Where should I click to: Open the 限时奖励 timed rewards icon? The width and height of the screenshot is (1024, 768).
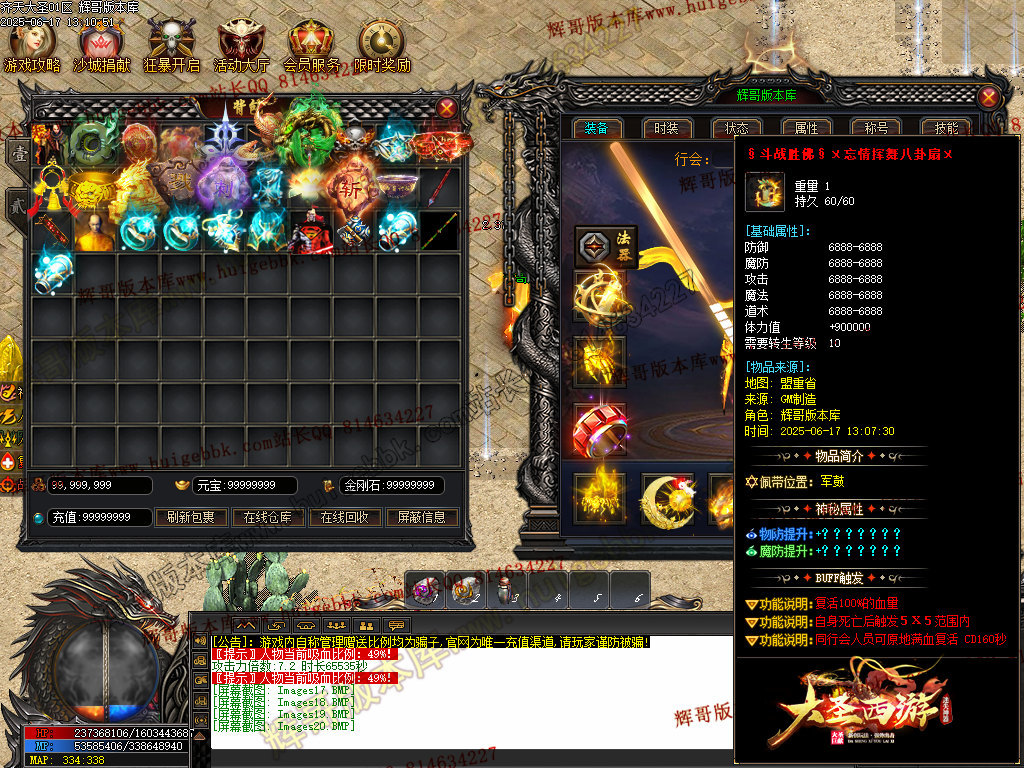[381, 46]
